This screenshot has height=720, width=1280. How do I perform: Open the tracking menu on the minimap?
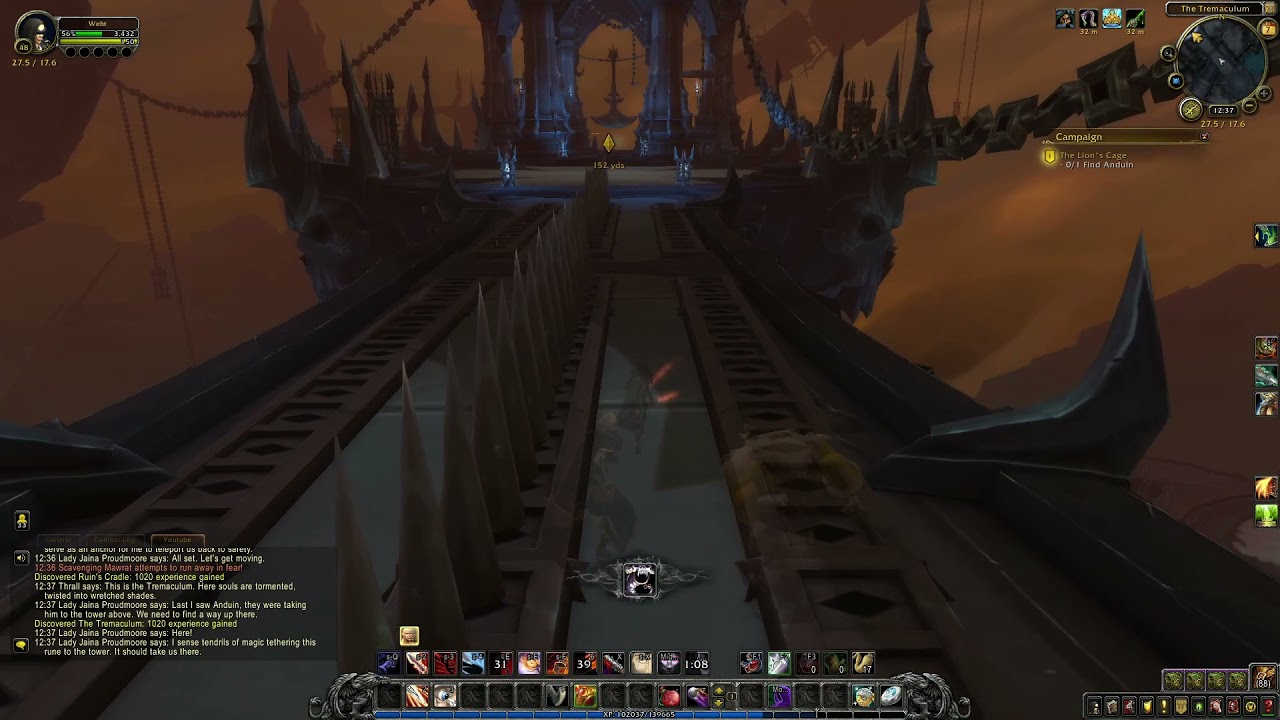pos(1175,80)
